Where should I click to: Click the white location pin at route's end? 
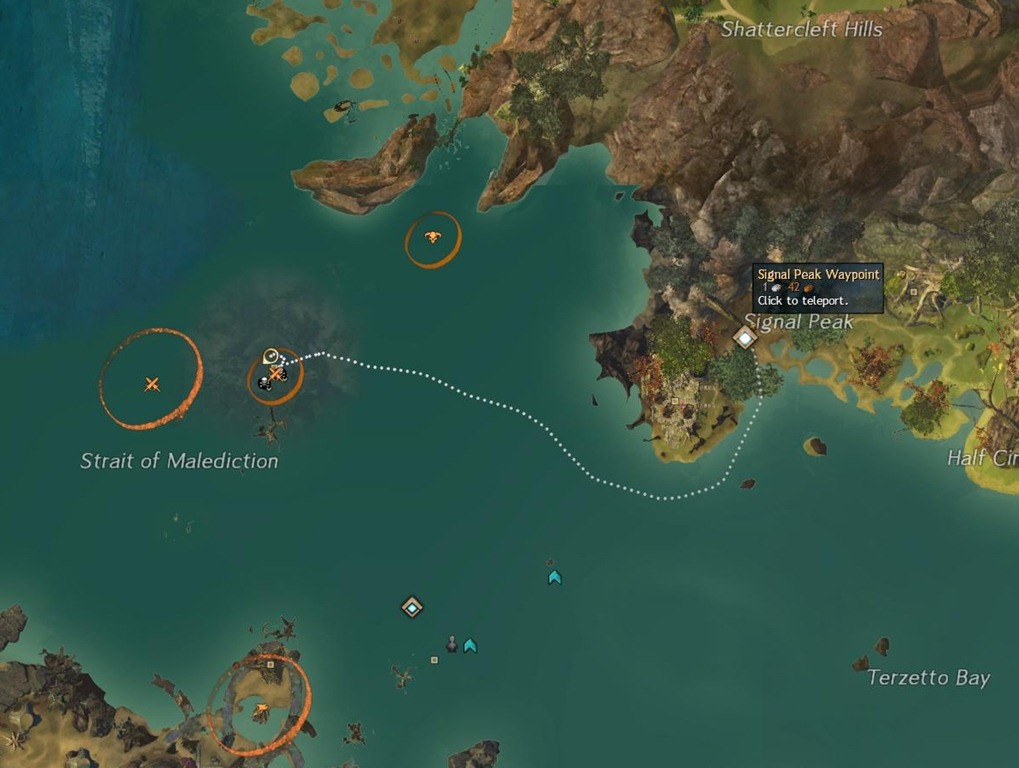[x=270, y=355]
